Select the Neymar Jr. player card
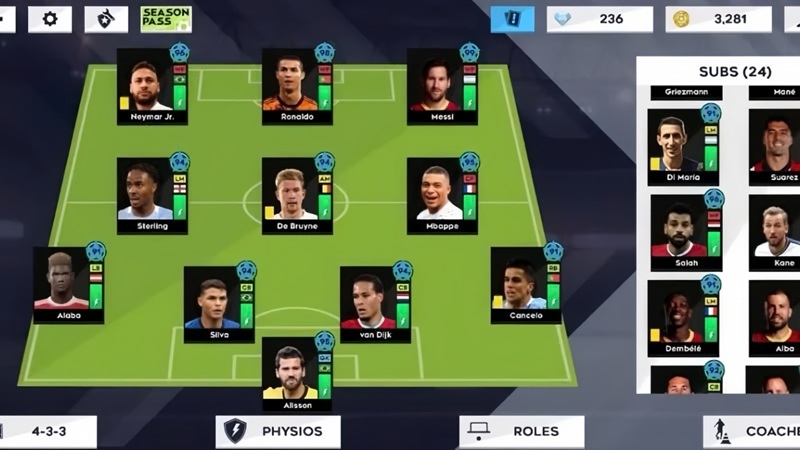The height and width of the screenshot is (450, 800). (152, 86)
